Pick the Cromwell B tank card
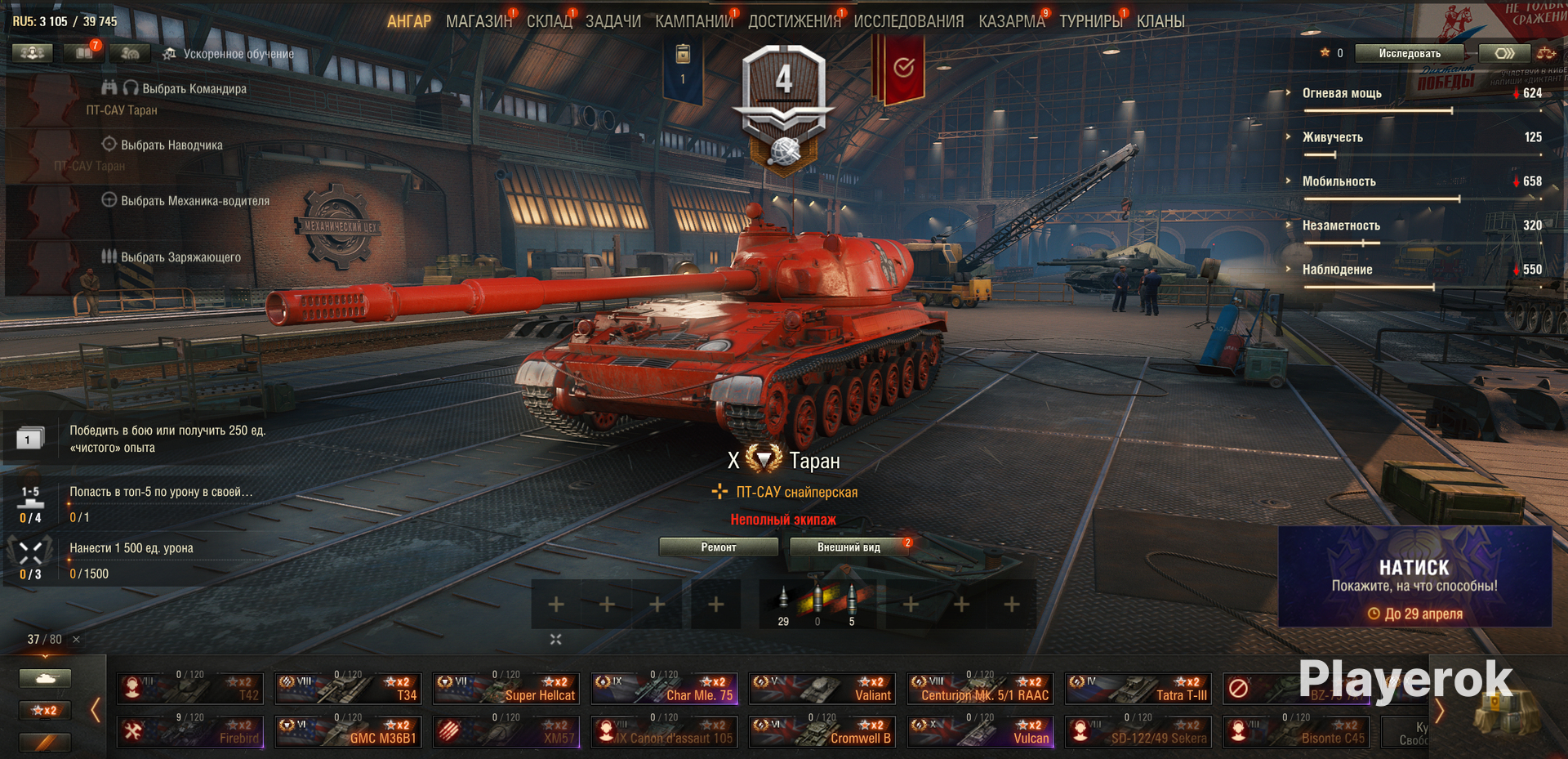 [822, 731]
